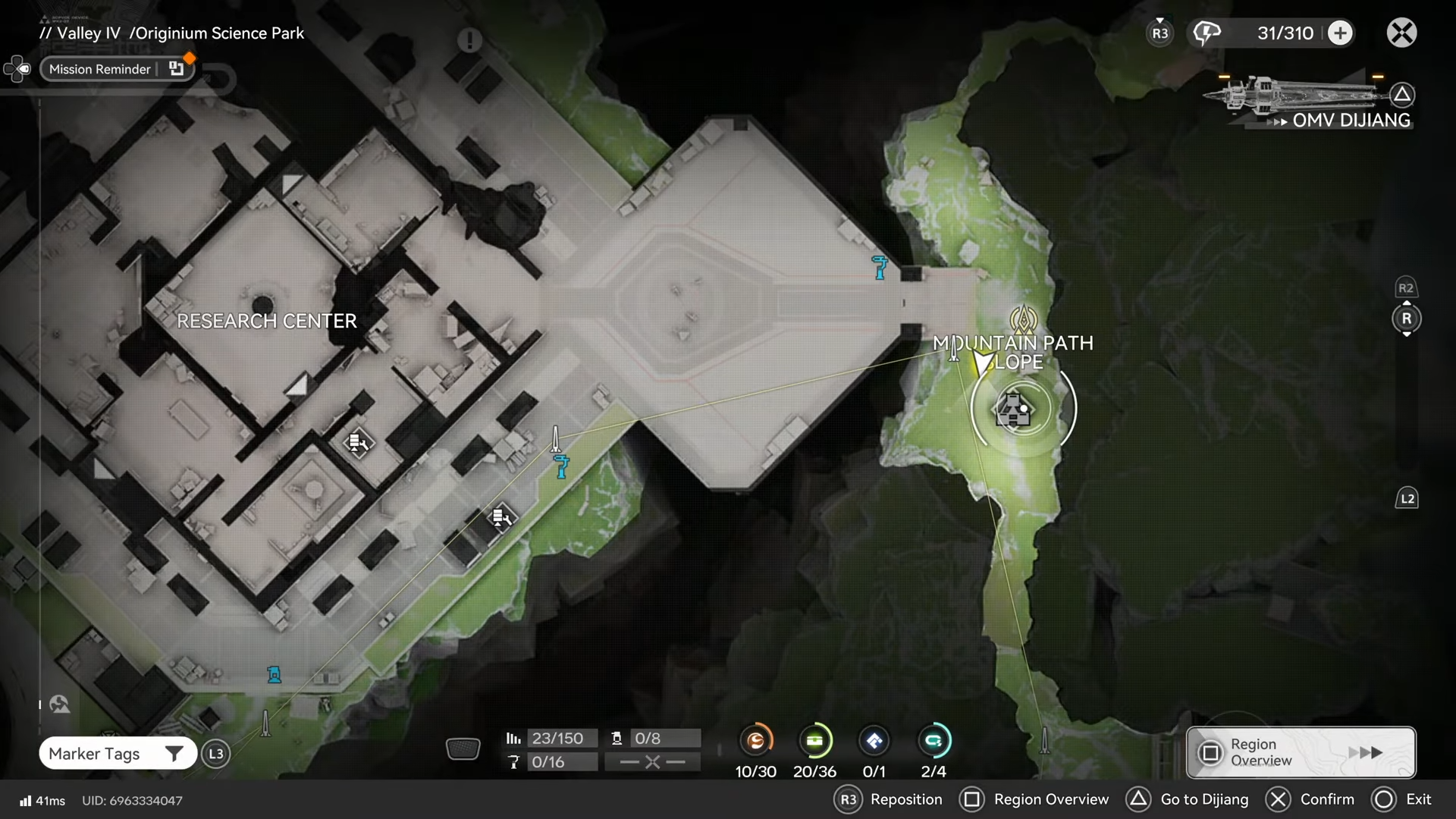The height and width of the screenshot is (819, 1456).
Task: Click the yellow teleport marker above Mountain Path
Action: [x=1023, y=319]
